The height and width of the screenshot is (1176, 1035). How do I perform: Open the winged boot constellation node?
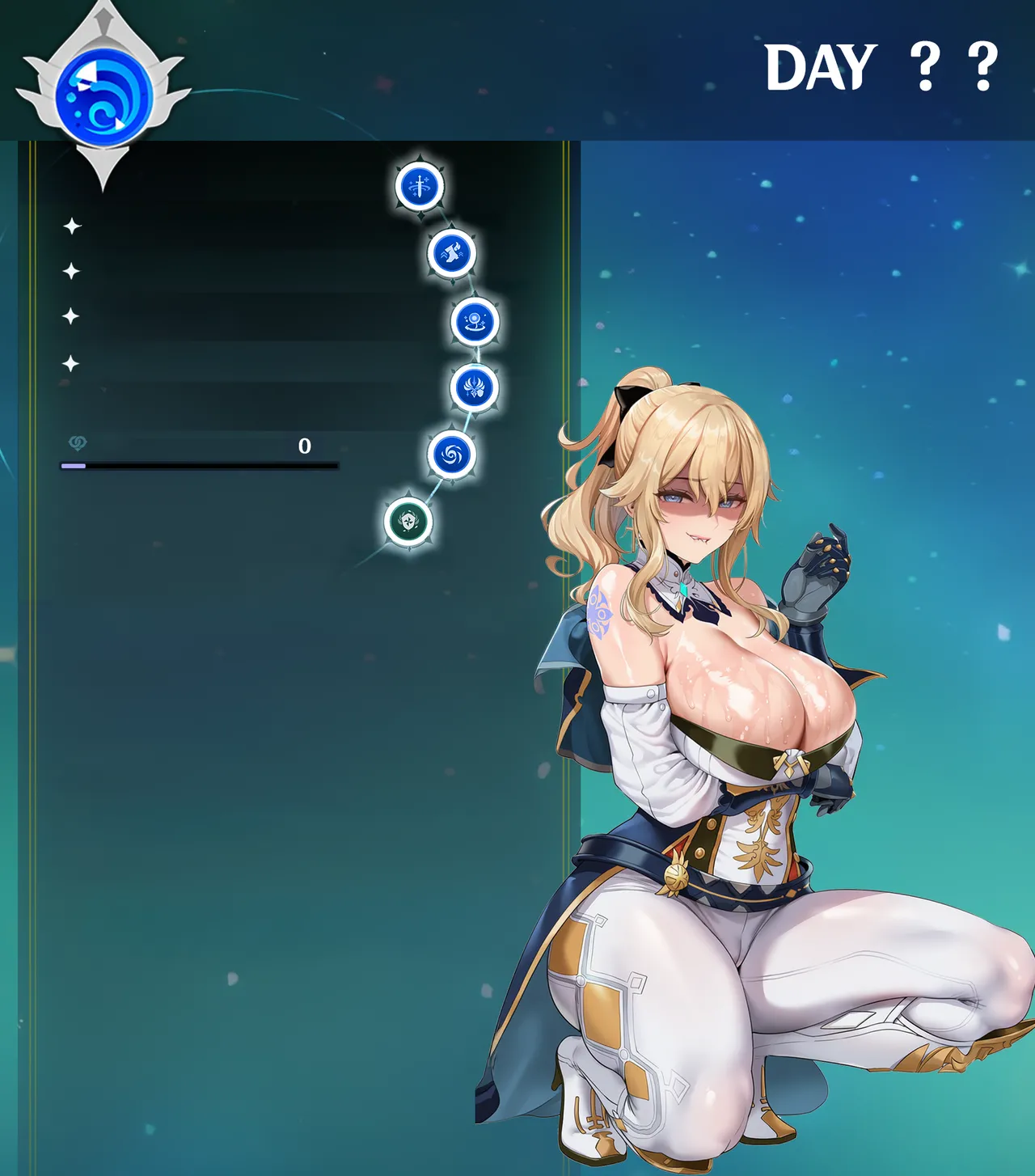pos(452,253)
